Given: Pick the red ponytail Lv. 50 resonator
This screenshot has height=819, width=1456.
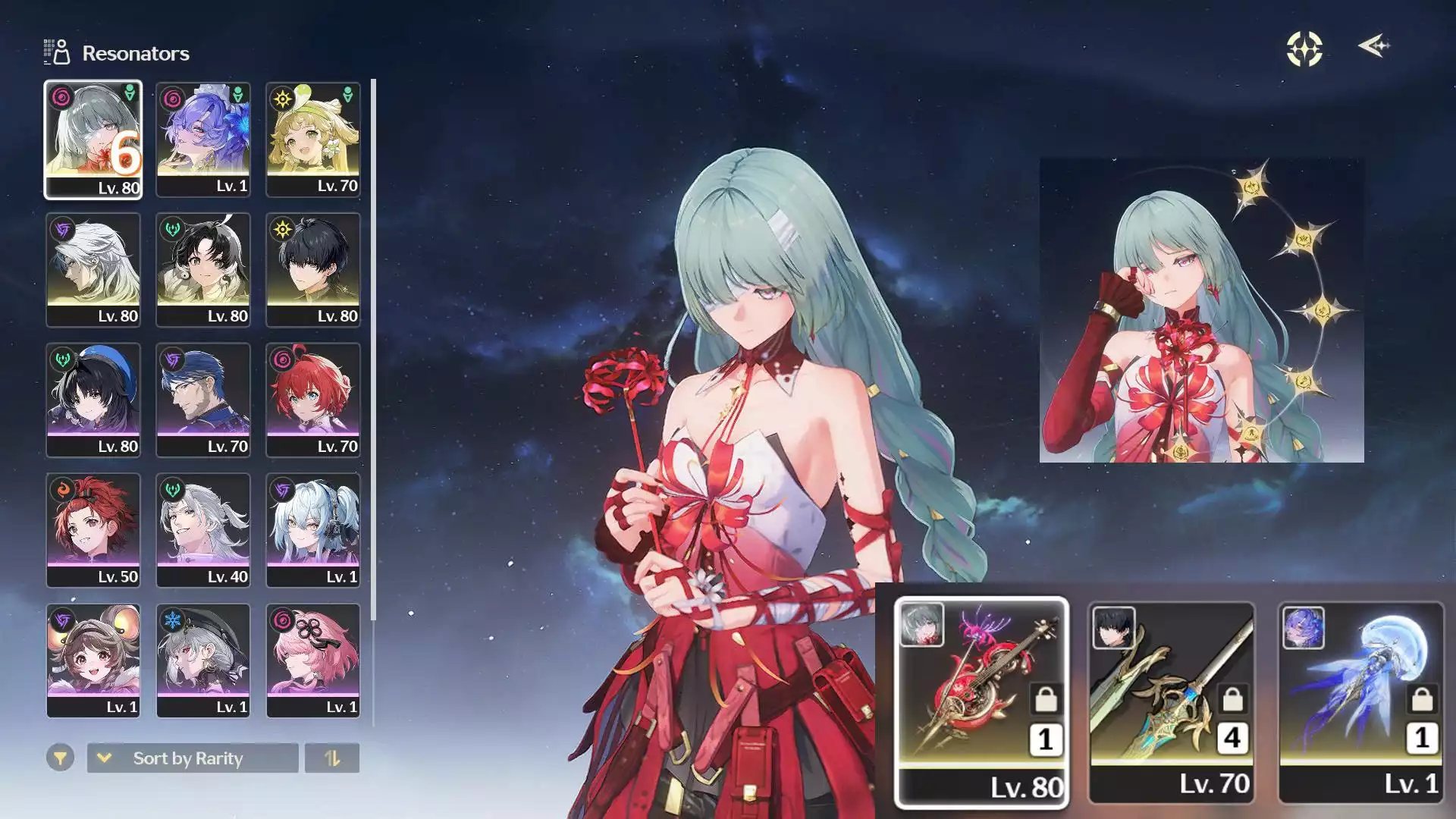Looking at the screenshot, I should (x=93, y=531).
